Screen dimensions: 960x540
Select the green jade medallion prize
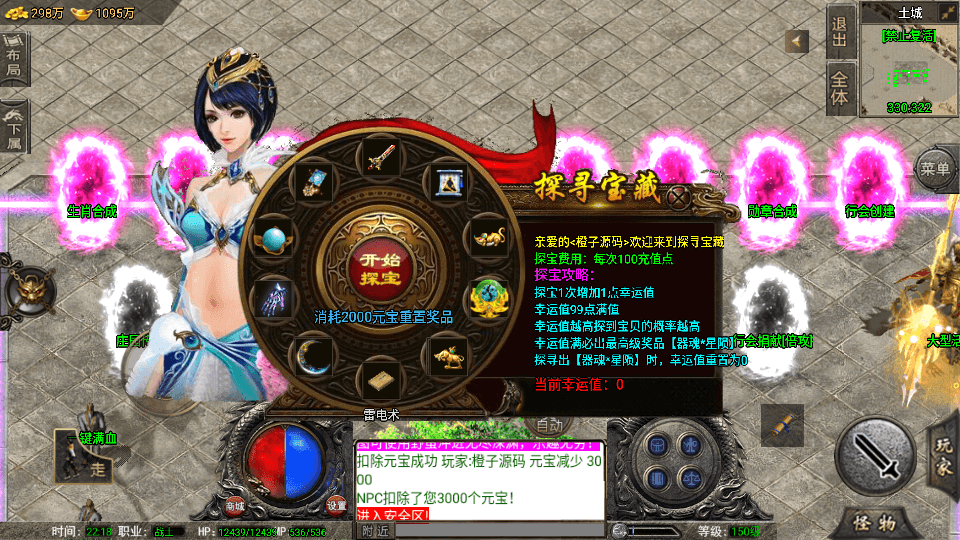(490, 296)
